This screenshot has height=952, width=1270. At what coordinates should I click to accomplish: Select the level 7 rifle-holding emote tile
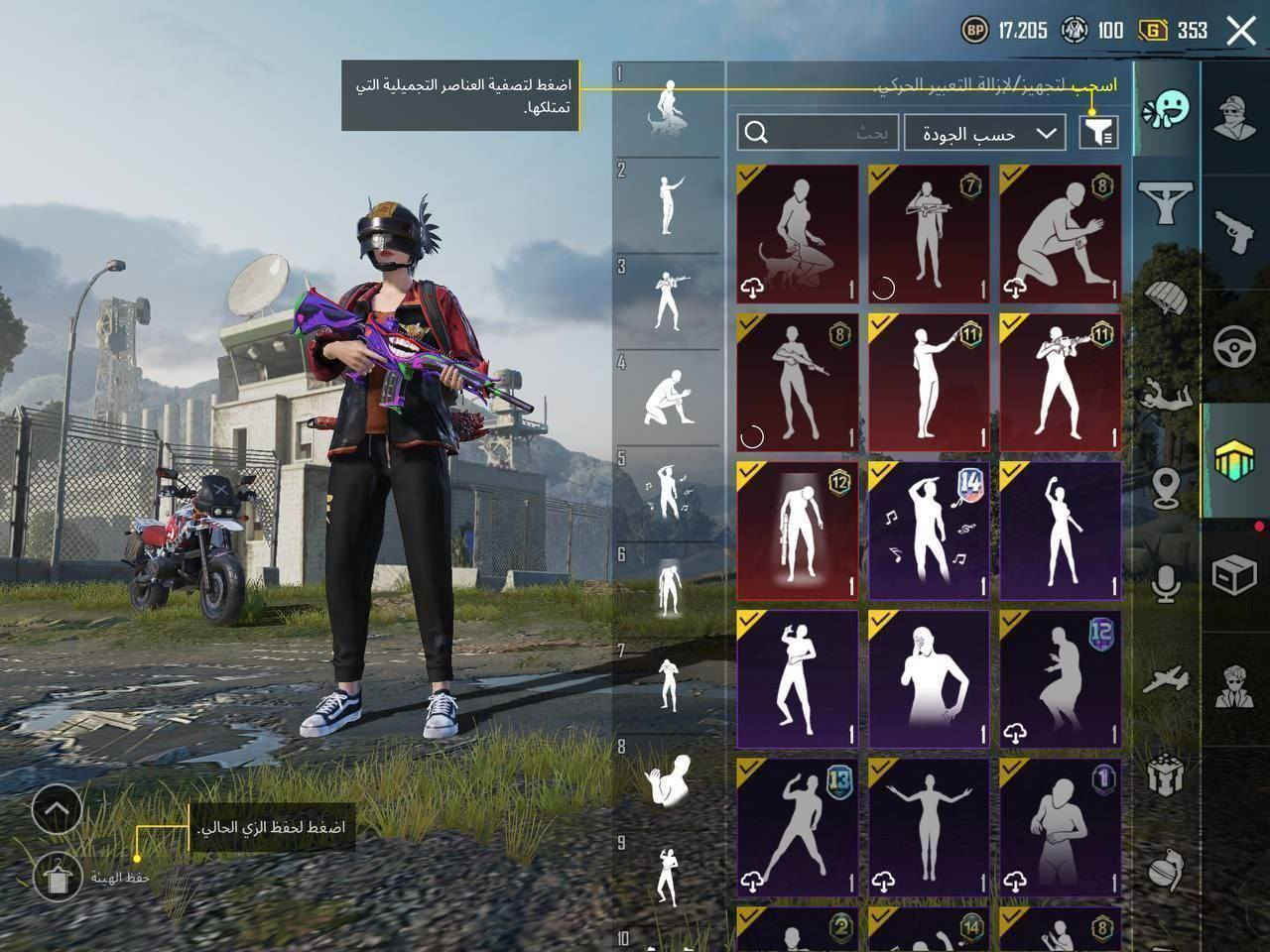pyautogui.click(x=929, y=234)
